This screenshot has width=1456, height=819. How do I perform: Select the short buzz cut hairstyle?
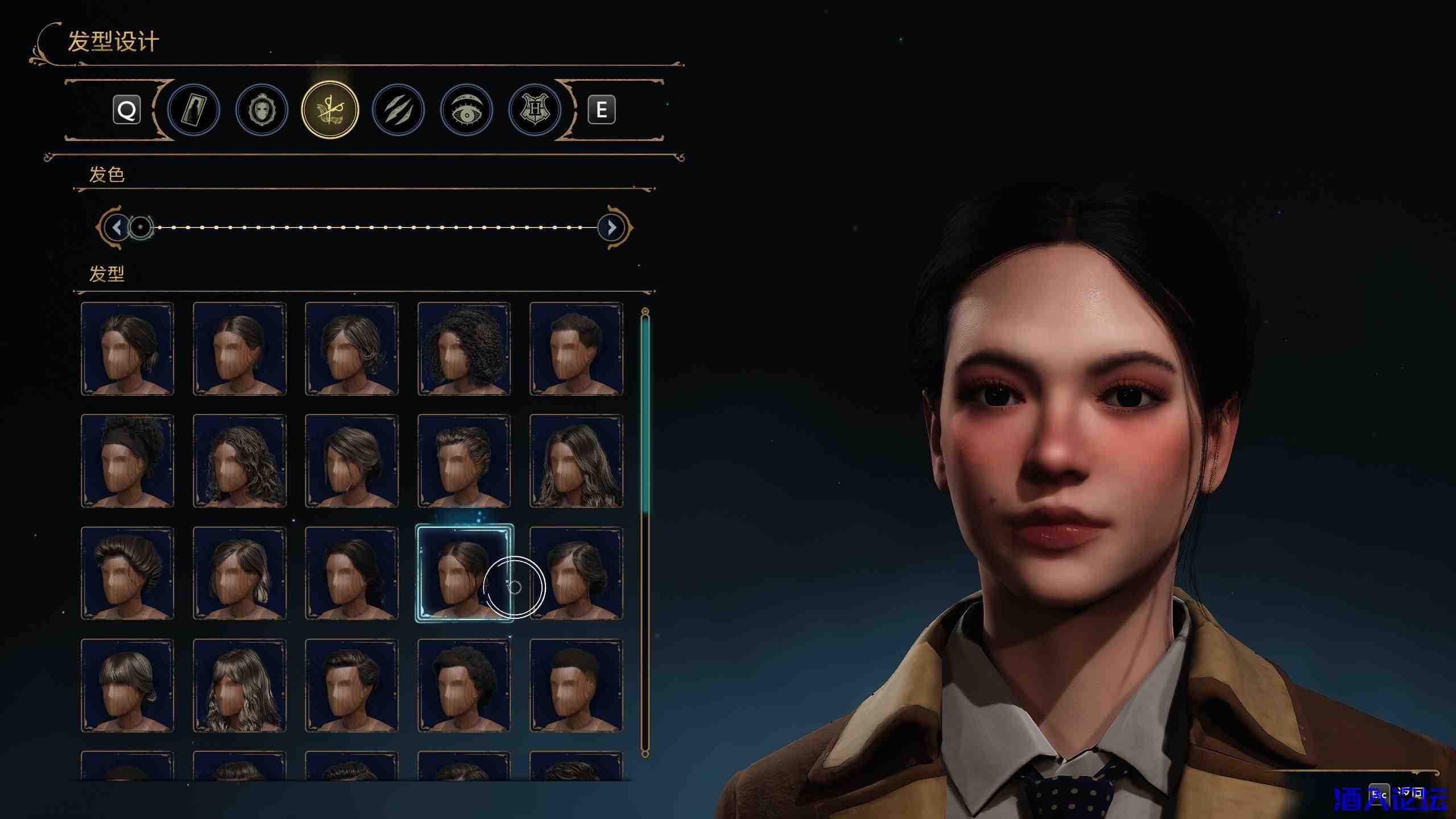576,685
